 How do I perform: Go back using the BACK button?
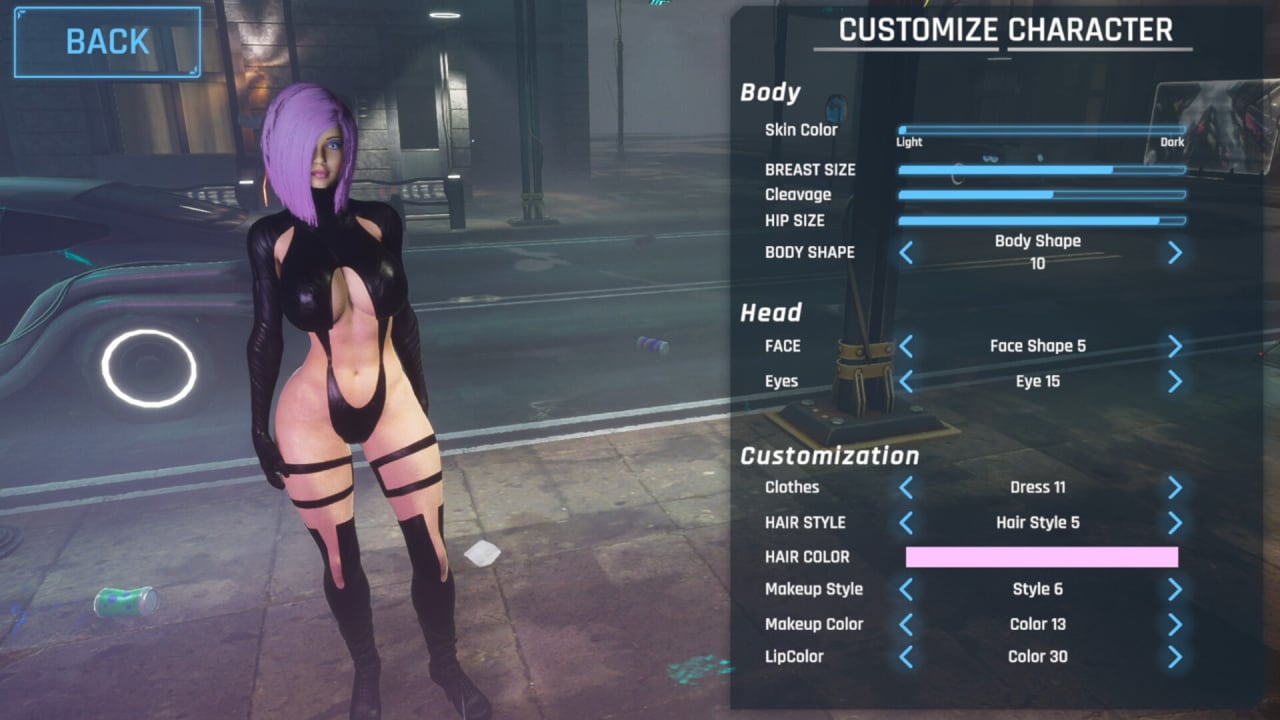[x=107, y=42]
